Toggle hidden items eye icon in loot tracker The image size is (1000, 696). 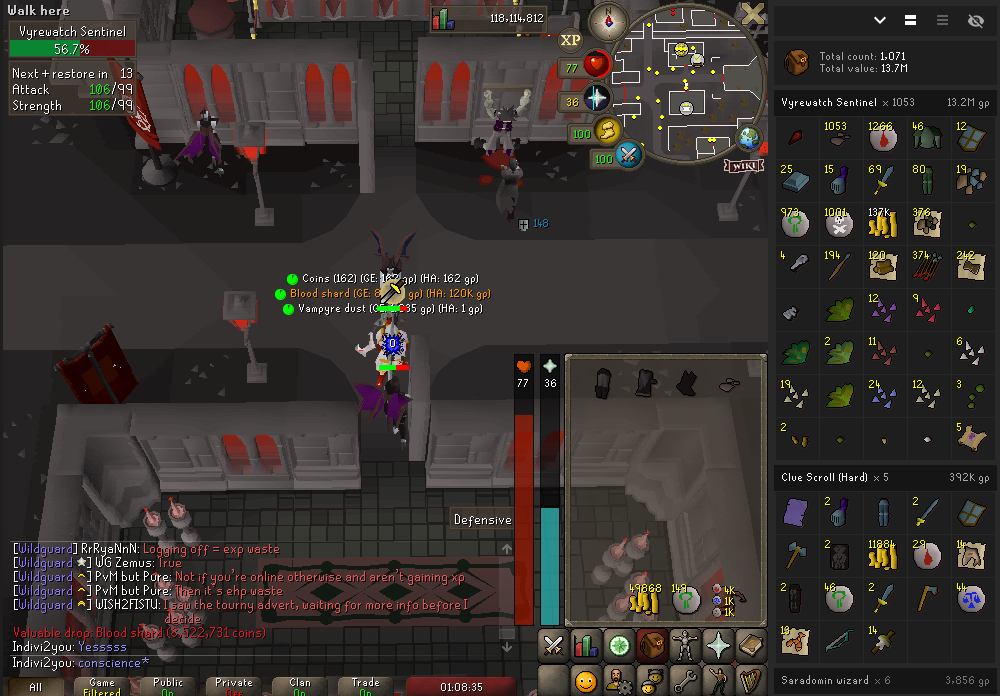tap(976, 20)
